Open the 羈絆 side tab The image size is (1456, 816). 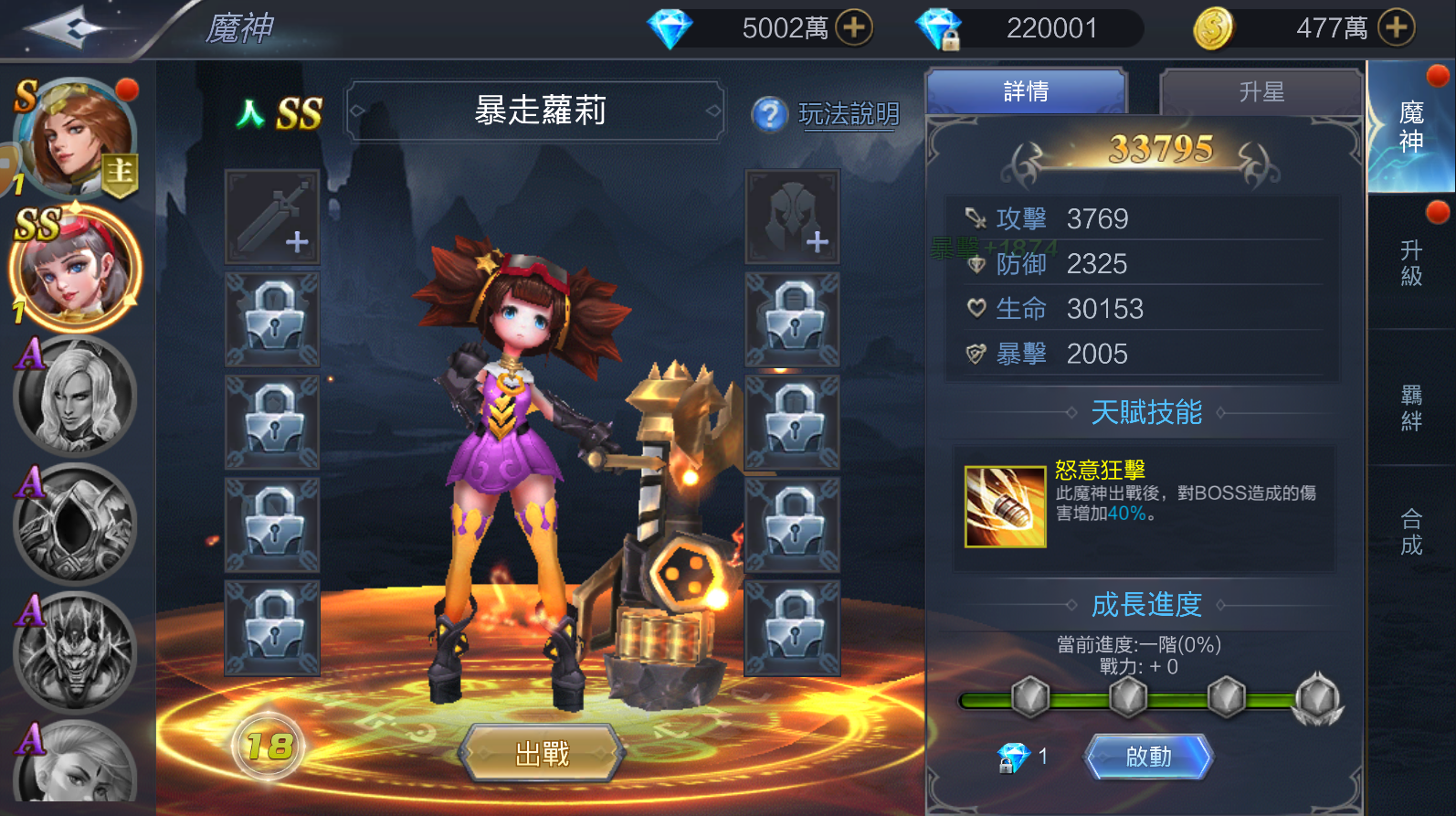pos(1410,408)
